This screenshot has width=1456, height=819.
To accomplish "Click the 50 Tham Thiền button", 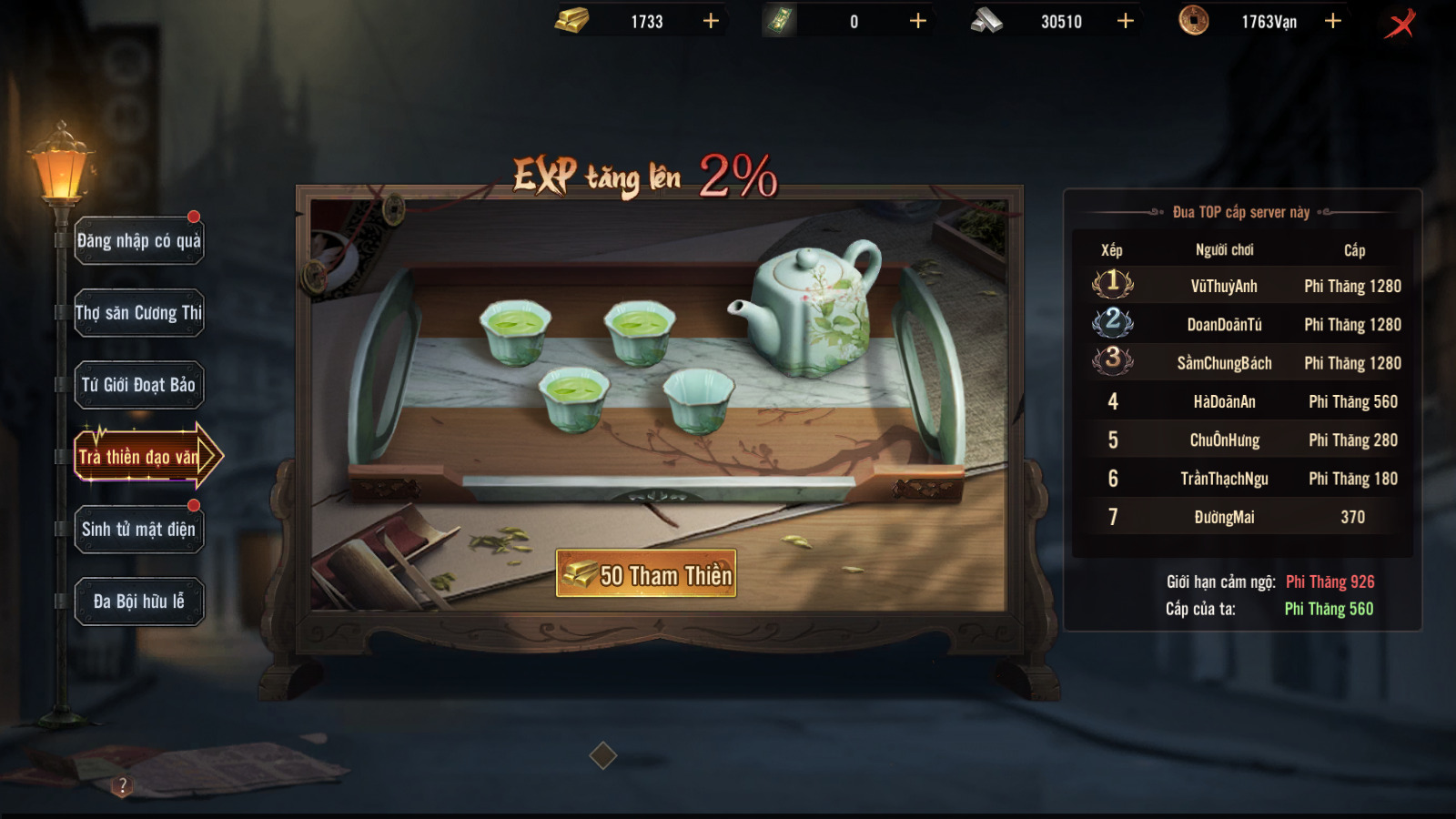I will [x=646, y=574].
